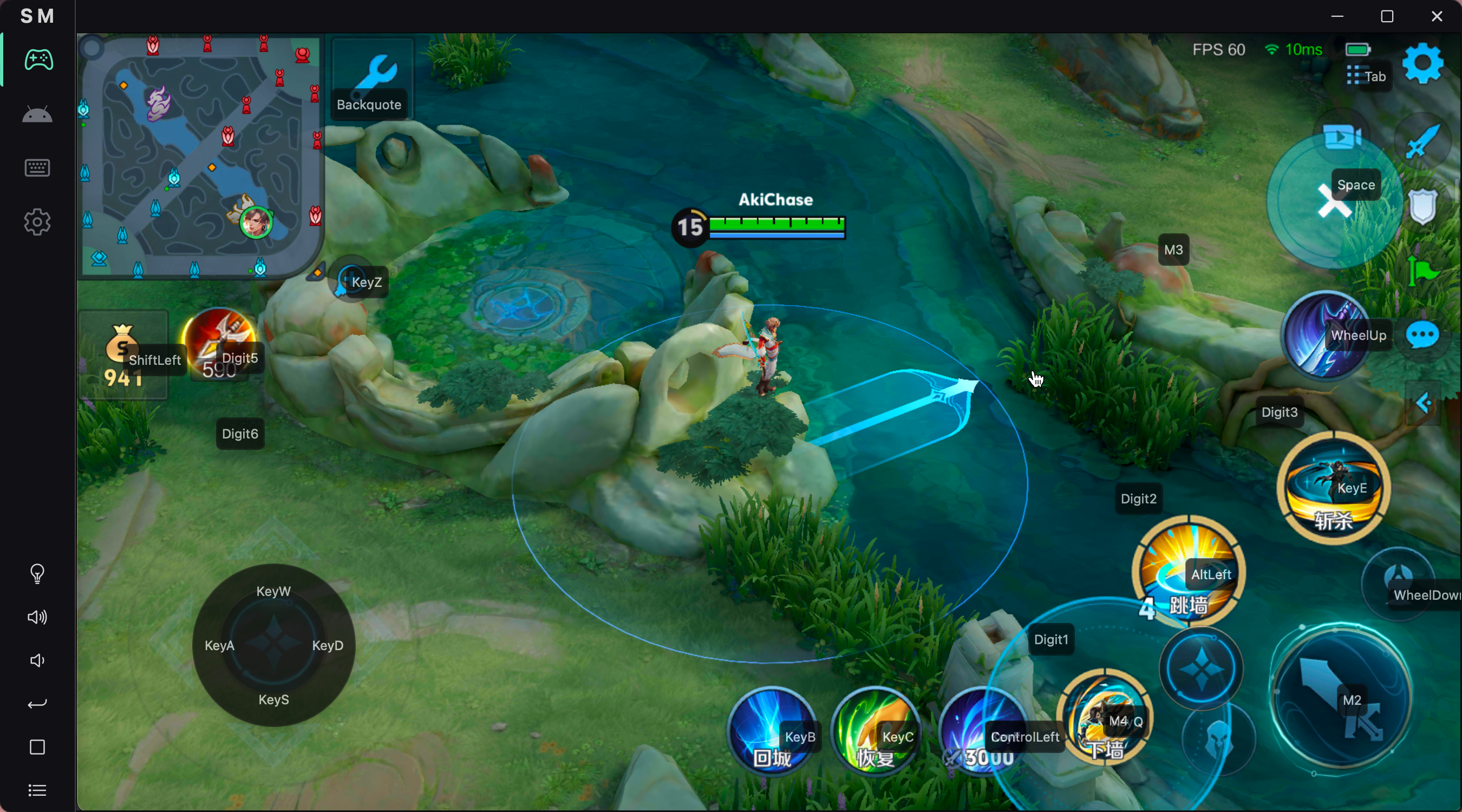1462x812 pixels.
Task: Click the sword attack signal icon
Action: point(1422,140)
